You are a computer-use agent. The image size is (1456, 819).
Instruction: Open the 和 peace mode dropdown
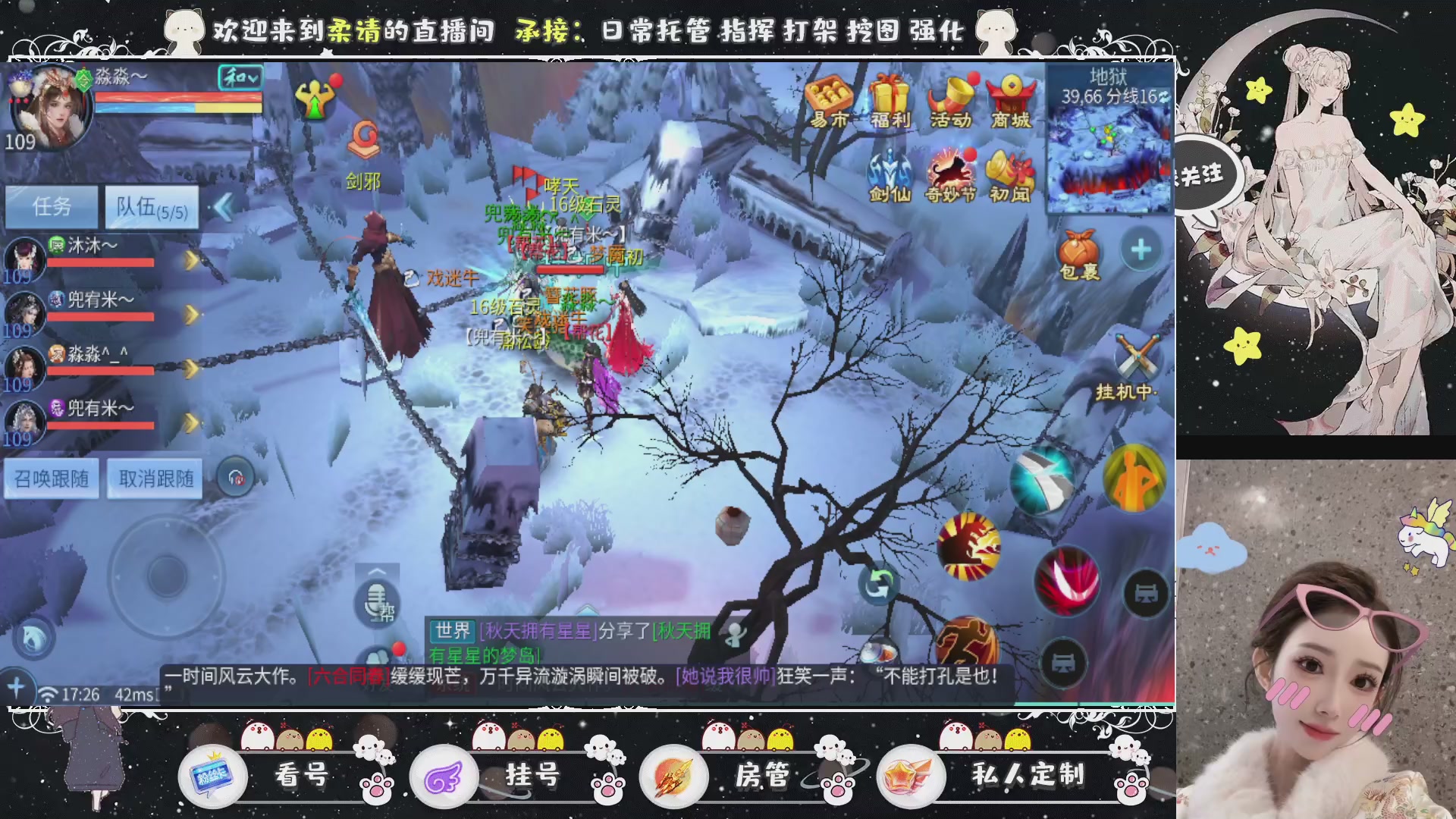click(238, 78)
